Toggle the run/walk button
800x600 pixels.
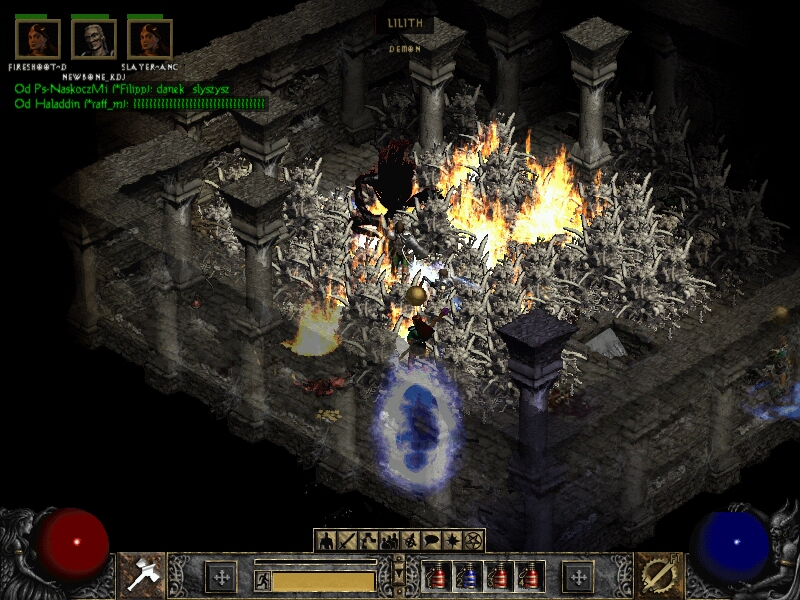262,580
